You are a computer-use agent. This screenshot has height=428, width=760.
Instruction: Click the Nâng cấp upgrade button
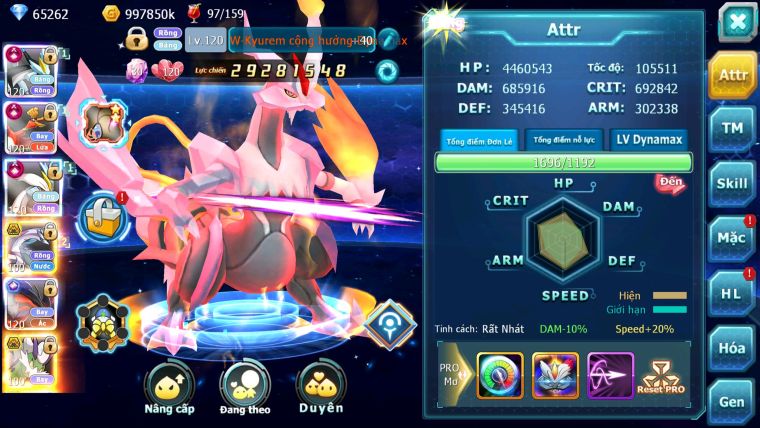169,390
